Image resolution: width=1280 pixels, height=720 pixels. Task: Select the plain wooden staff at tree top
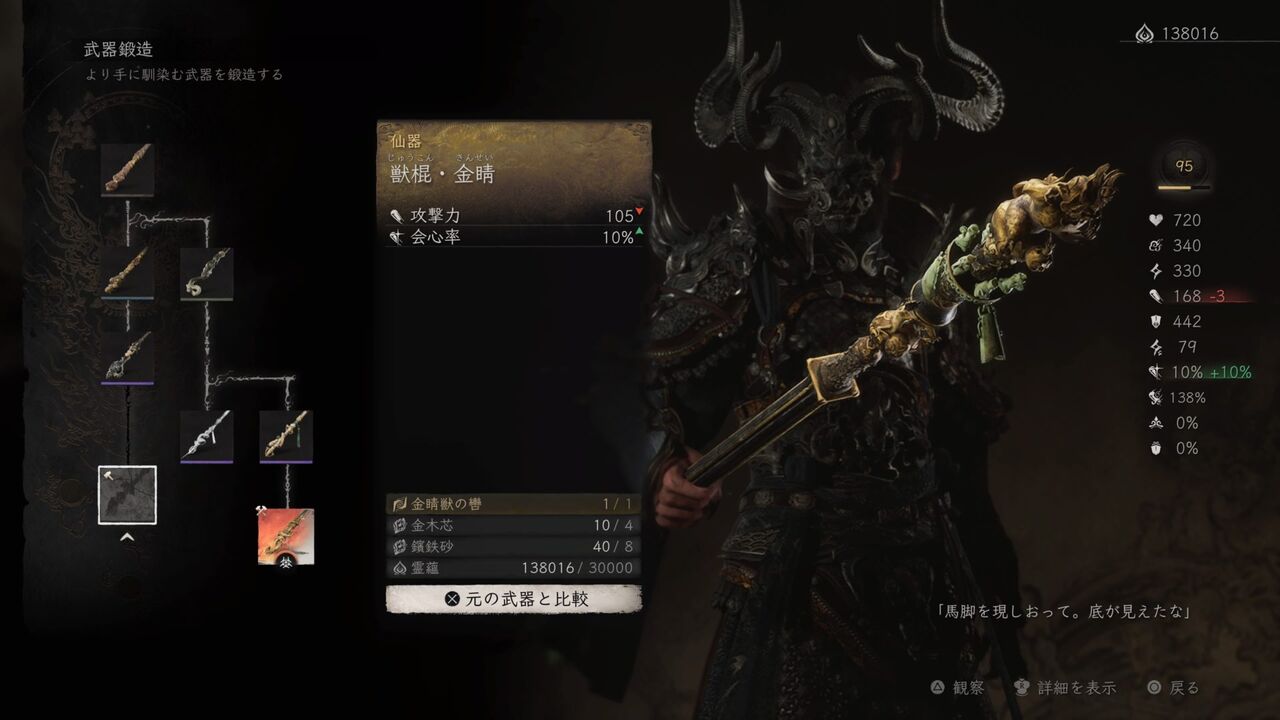(x=127, y=168)
